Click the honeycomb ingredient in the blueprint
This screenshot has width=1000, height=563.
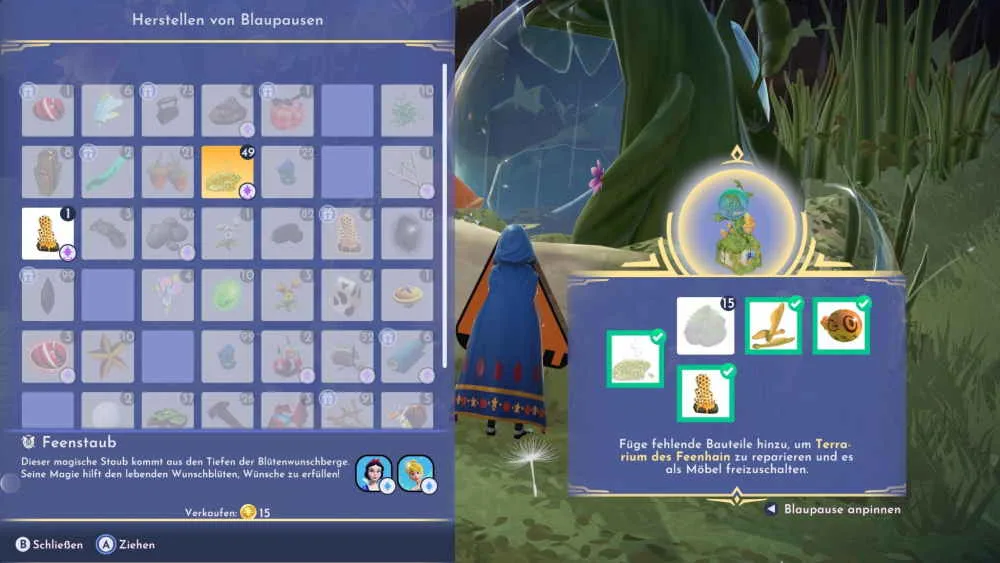[705, 393]
